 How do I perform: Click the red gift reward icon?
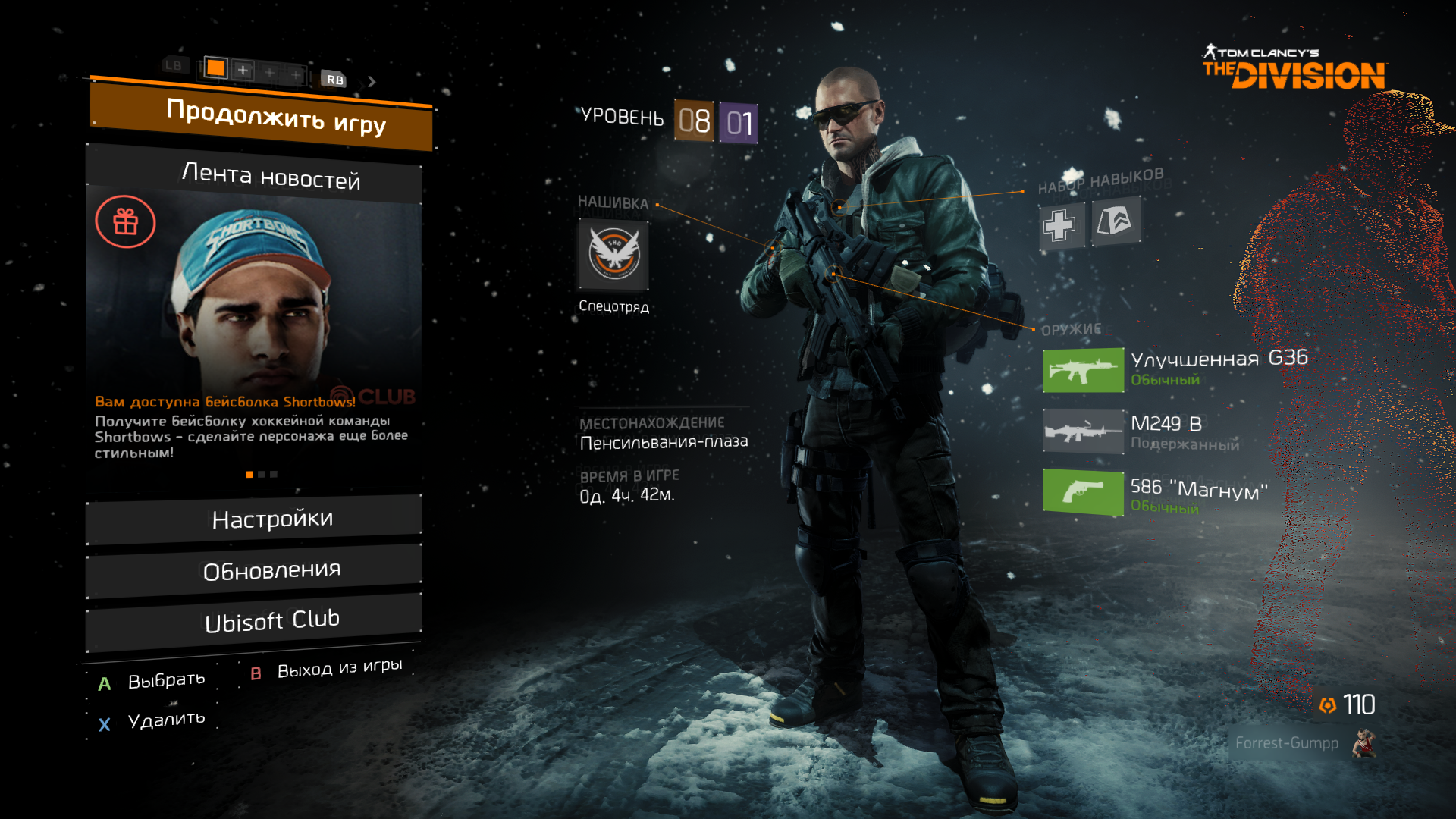[126, 222]
